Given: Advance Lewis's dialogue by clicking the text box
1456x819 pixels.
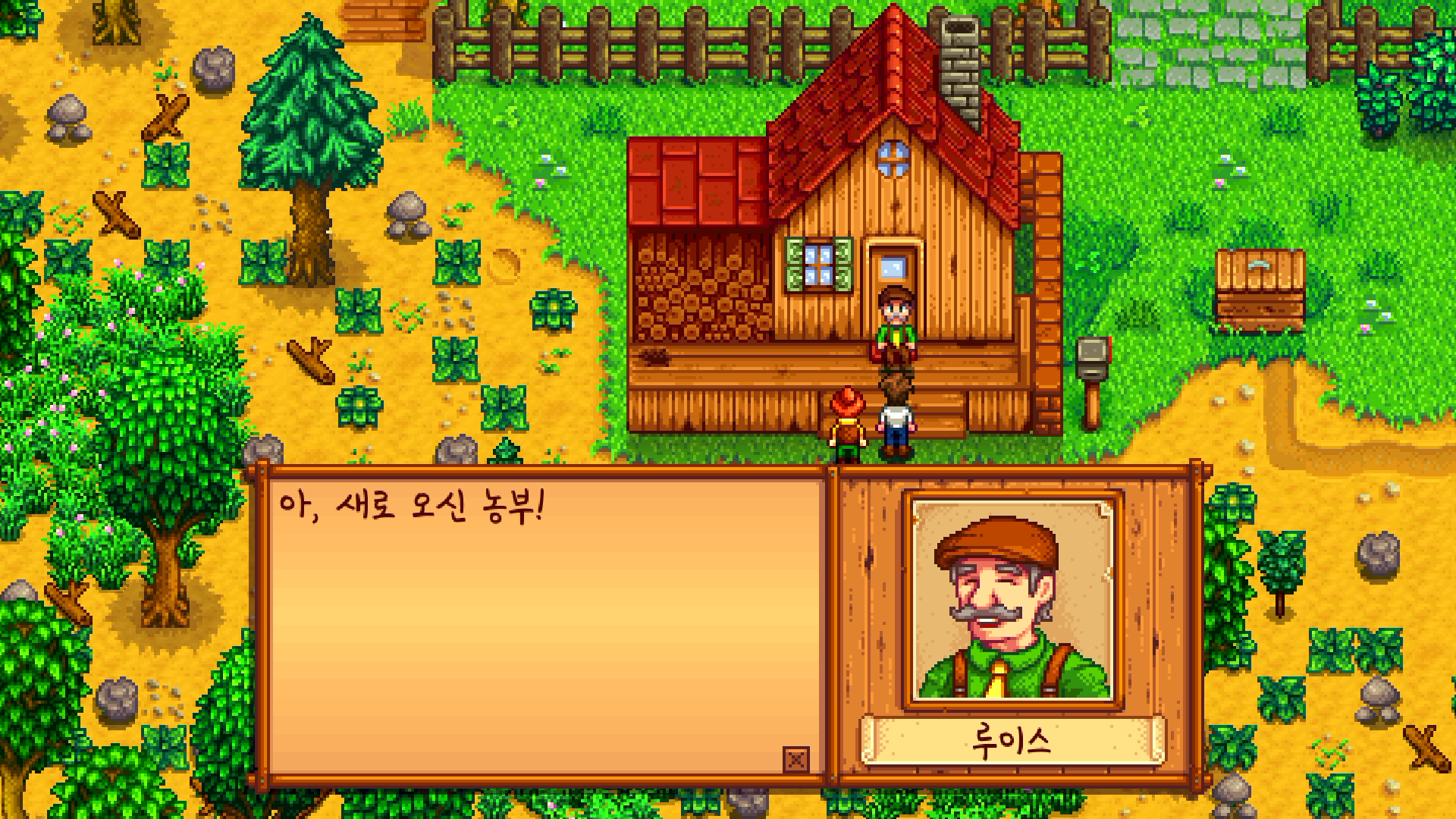Looking at the screenshot, I should 543,622.
